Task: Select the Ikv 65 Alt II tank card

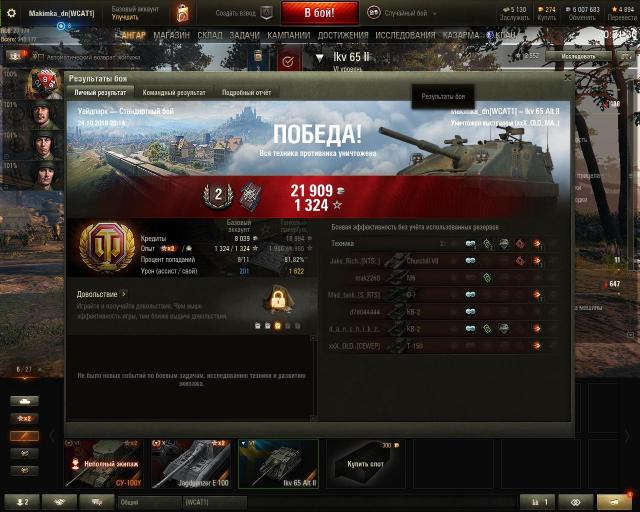Action: pyautogui.click(x=278, y=463)
